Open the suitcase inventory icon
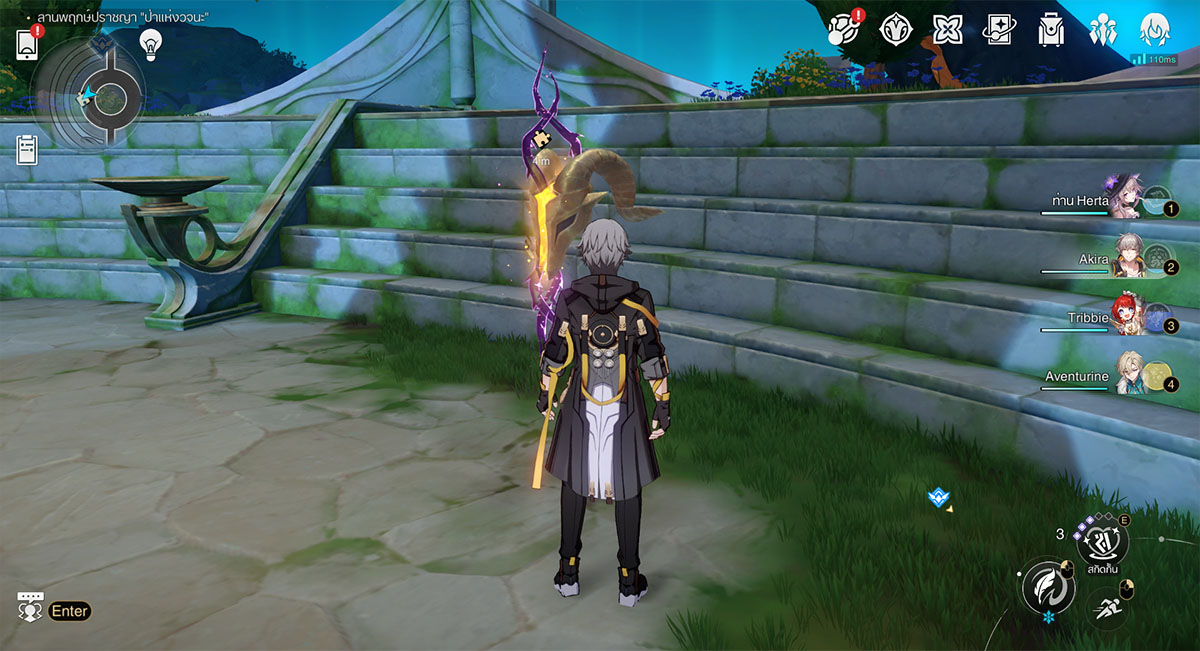 coord(1051,30)
